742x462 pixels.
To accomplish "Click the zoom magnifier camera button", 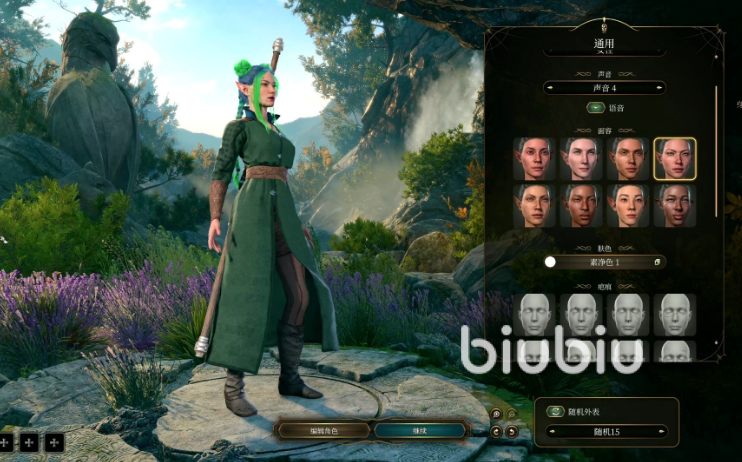I will click(x=497, y=413).
